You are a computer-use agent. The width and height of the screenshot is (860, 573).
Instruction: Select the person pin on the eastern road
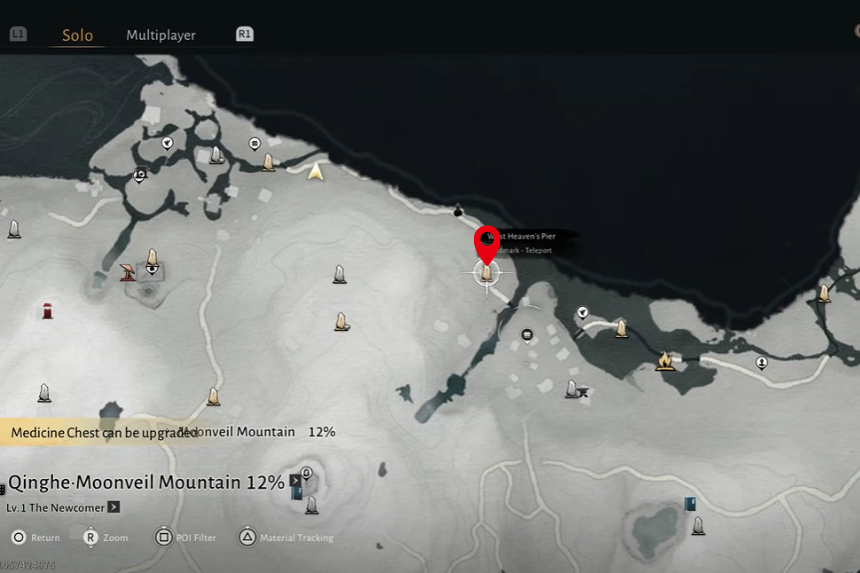pyautogui.click(x=762, y=362)
